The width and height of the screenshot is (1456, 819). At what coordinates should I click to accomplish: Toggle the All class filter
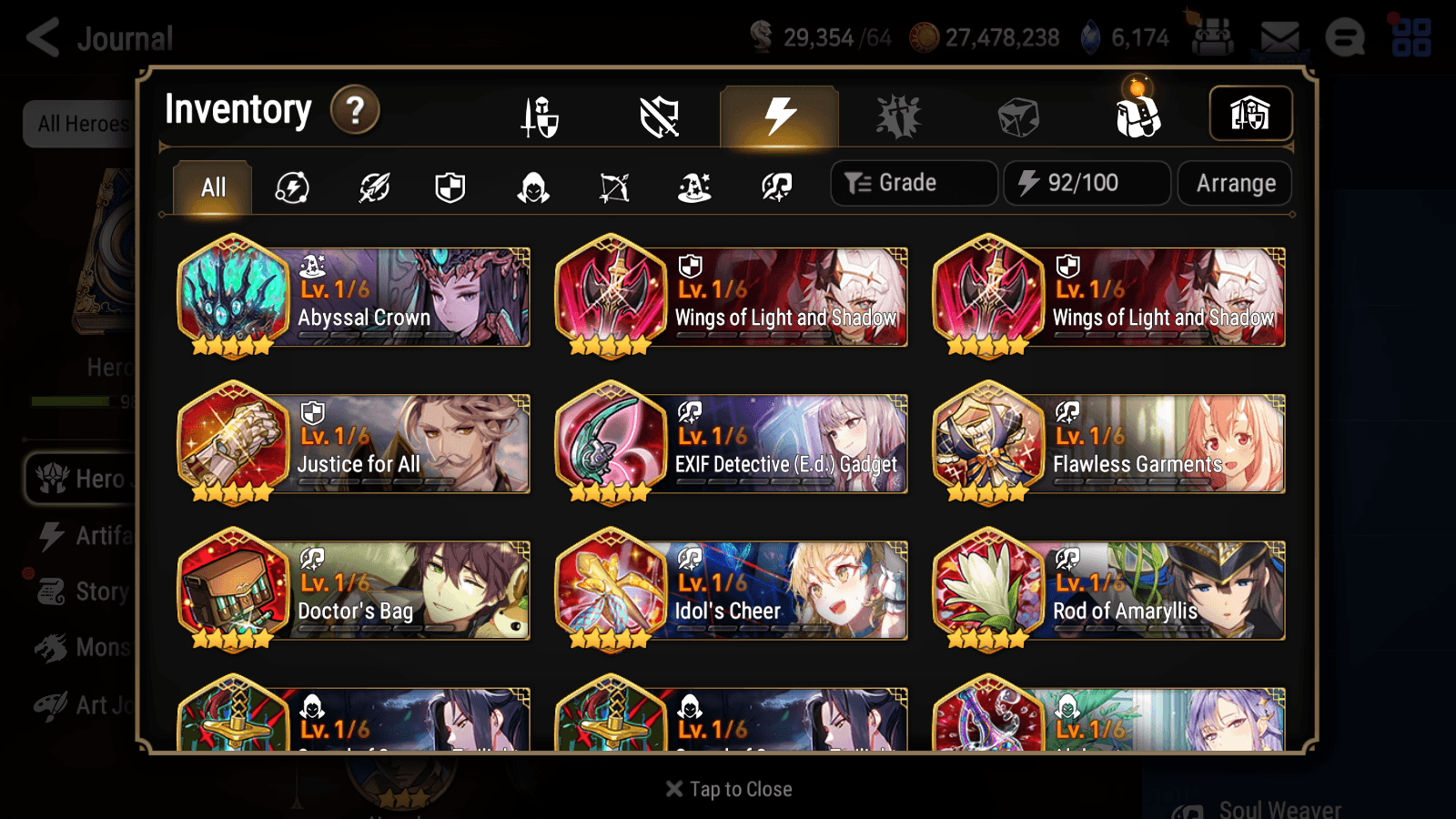click(x=211, y=187)
